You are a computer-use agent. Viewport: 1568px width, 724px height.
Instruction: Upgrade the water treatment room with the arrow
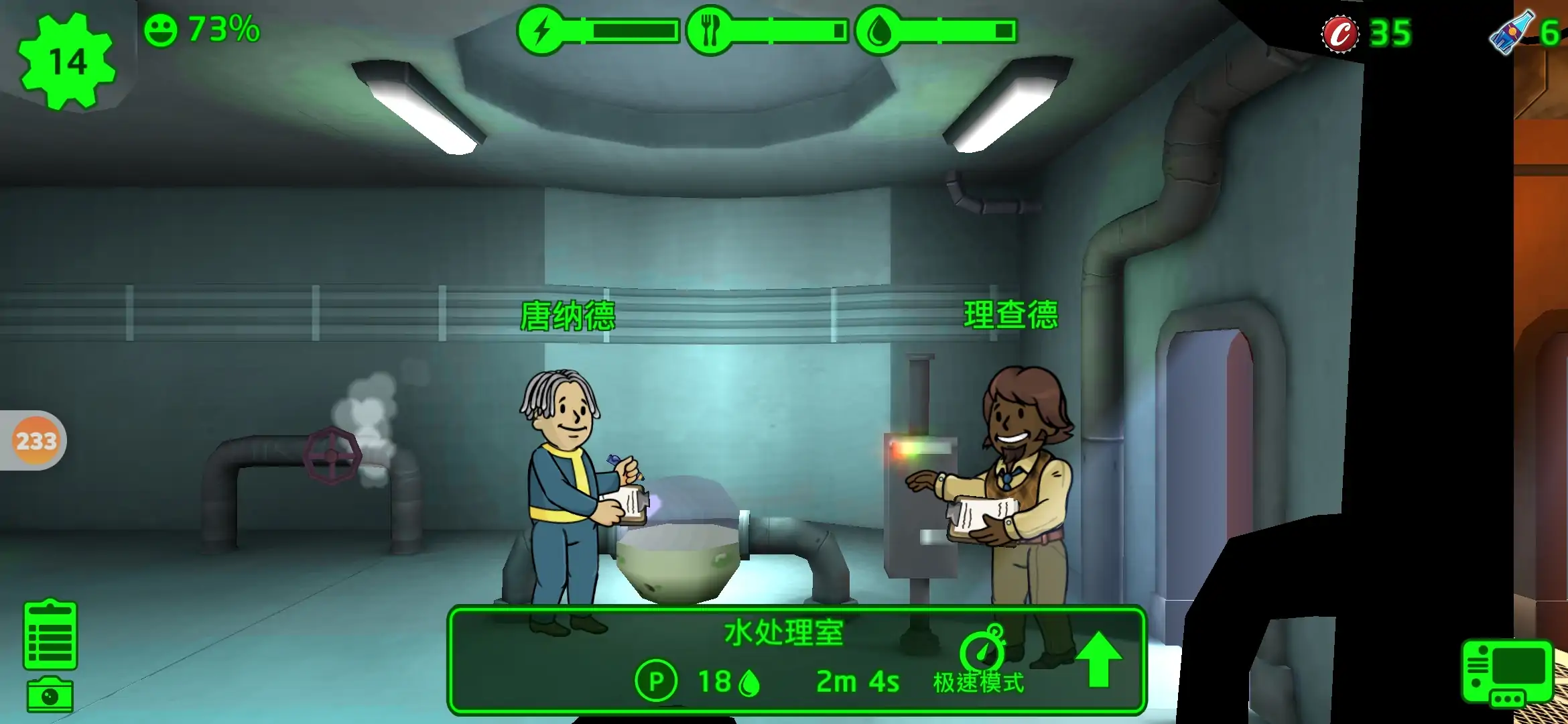pos(1098,660)
